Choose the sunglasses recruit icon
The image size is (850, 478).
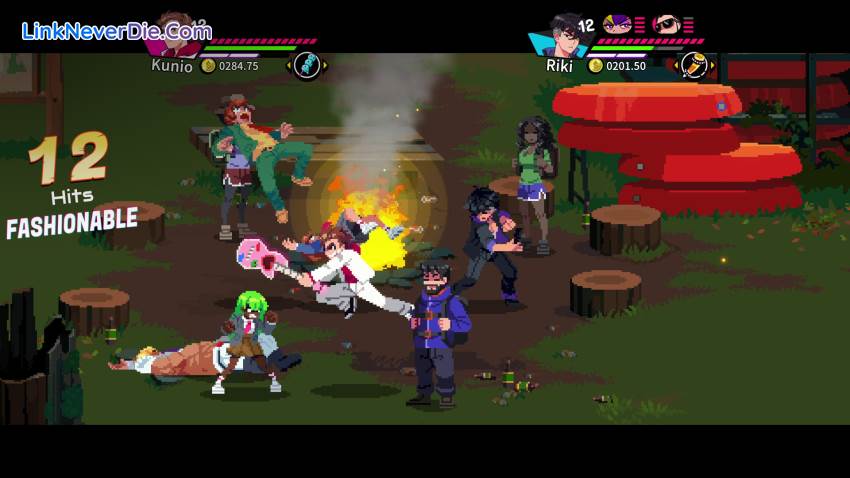(665, 24)
